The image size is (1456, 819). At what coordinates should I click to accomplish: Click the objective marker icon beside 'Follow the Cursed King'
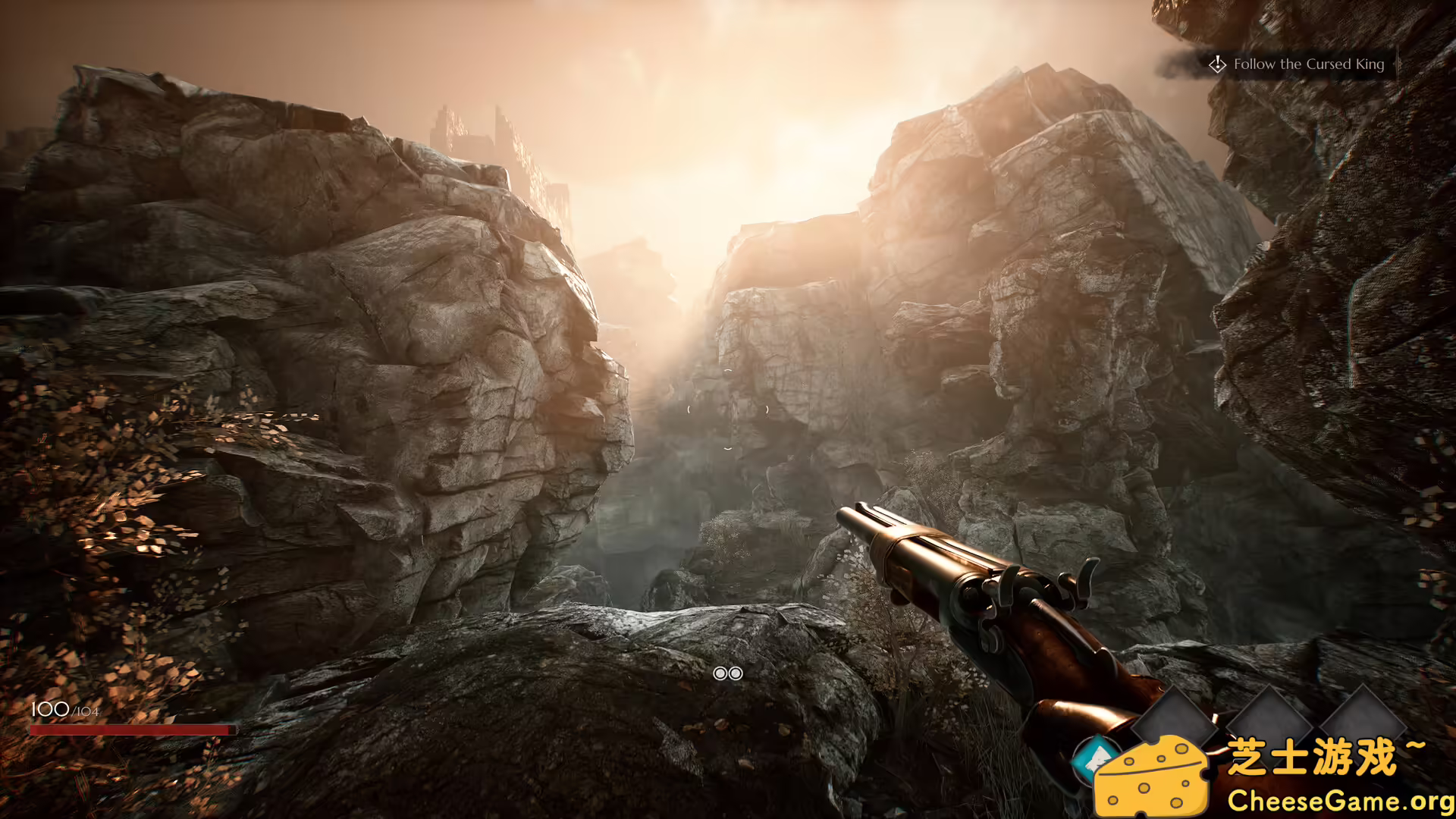[x=1219, y=65]
